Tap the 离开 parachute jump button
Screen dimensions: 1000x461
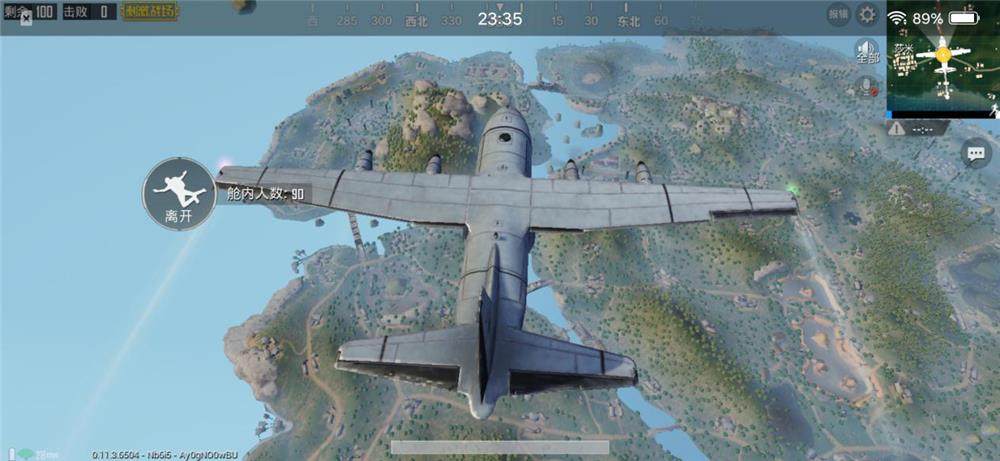pyautogui.click(x=178, y=192)
